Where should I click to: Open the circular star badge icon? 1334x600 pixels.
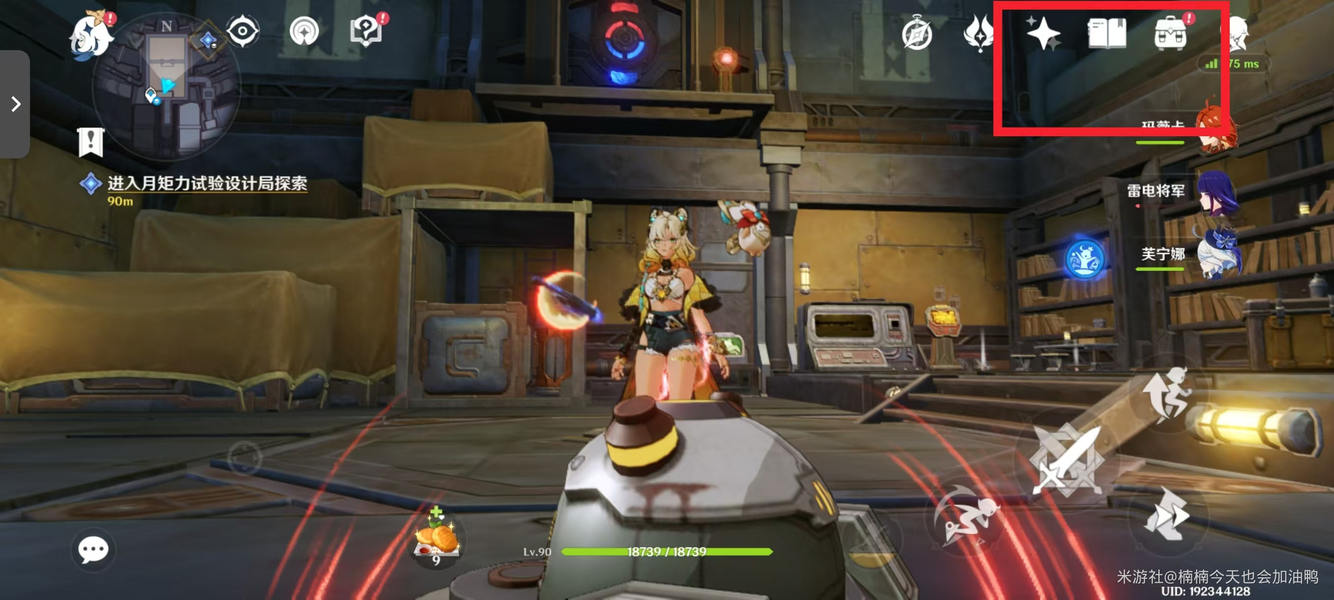304,32
